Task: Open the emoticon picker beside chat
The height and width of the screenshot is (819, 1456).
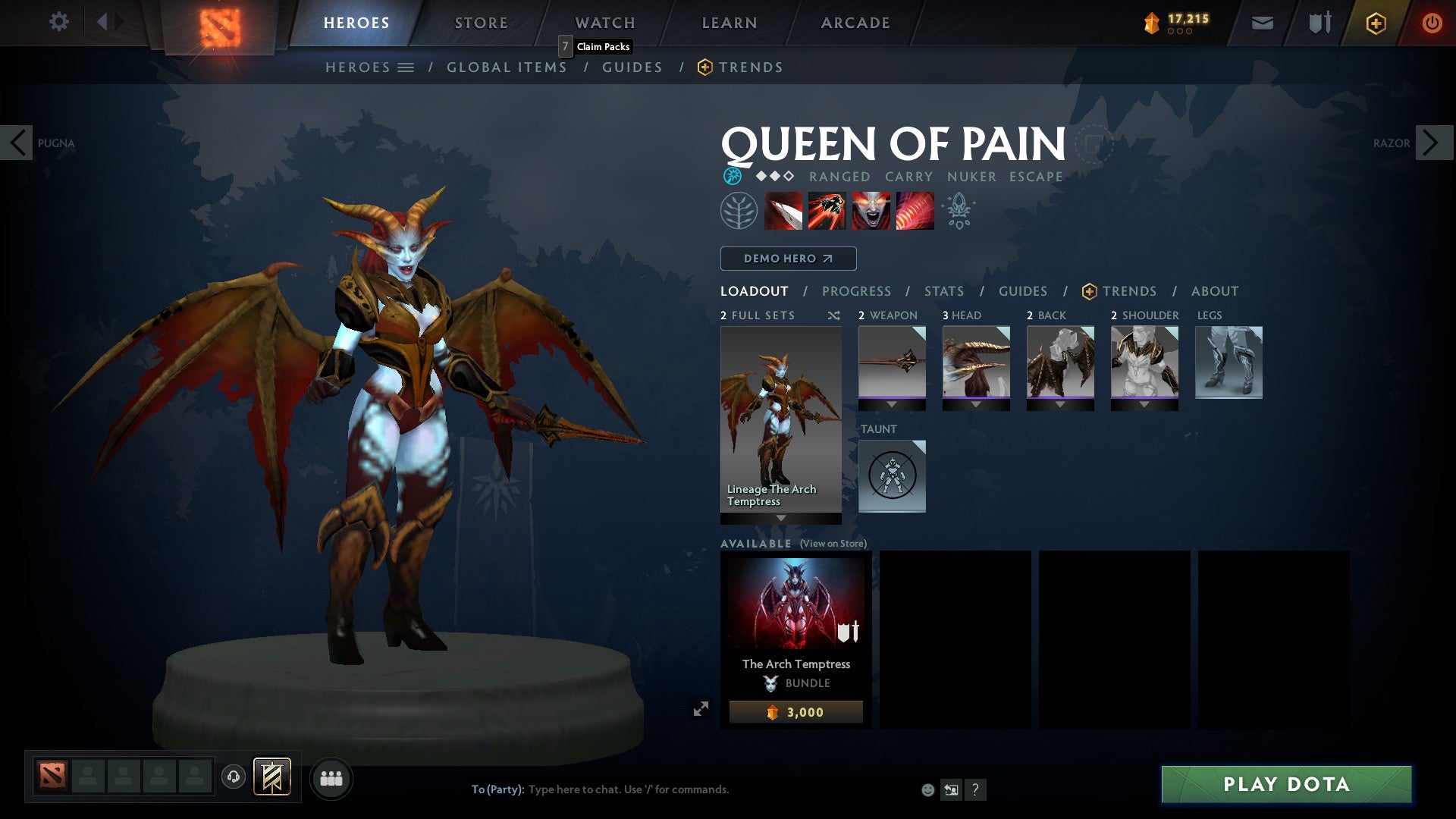Action: pos(927,789)
